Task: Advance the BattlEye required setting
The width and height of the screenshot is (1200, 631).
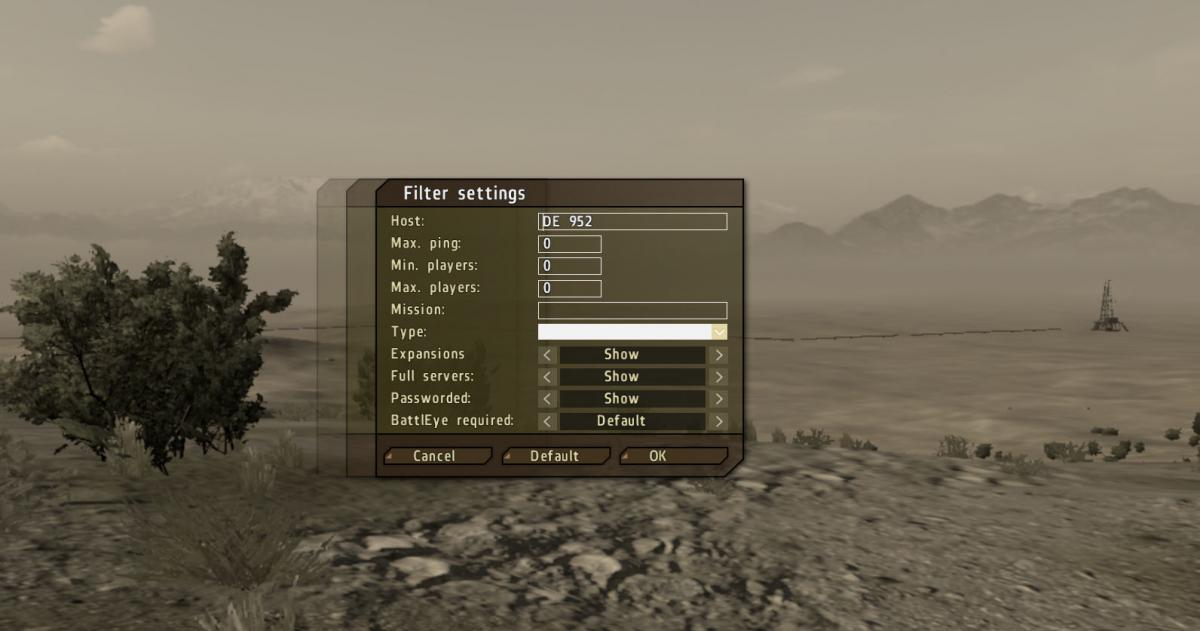Action: 719,421
